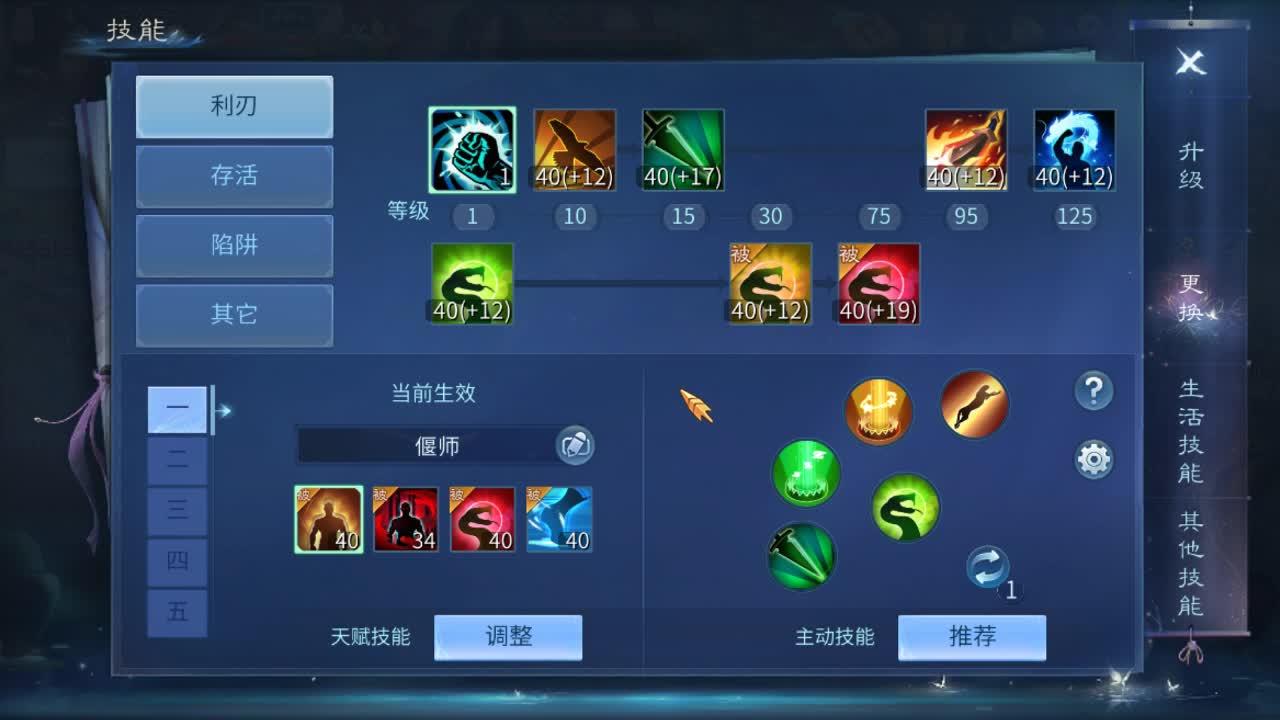Switch to the 存活 skill category
1280x720 pixels.
point(233,176)
